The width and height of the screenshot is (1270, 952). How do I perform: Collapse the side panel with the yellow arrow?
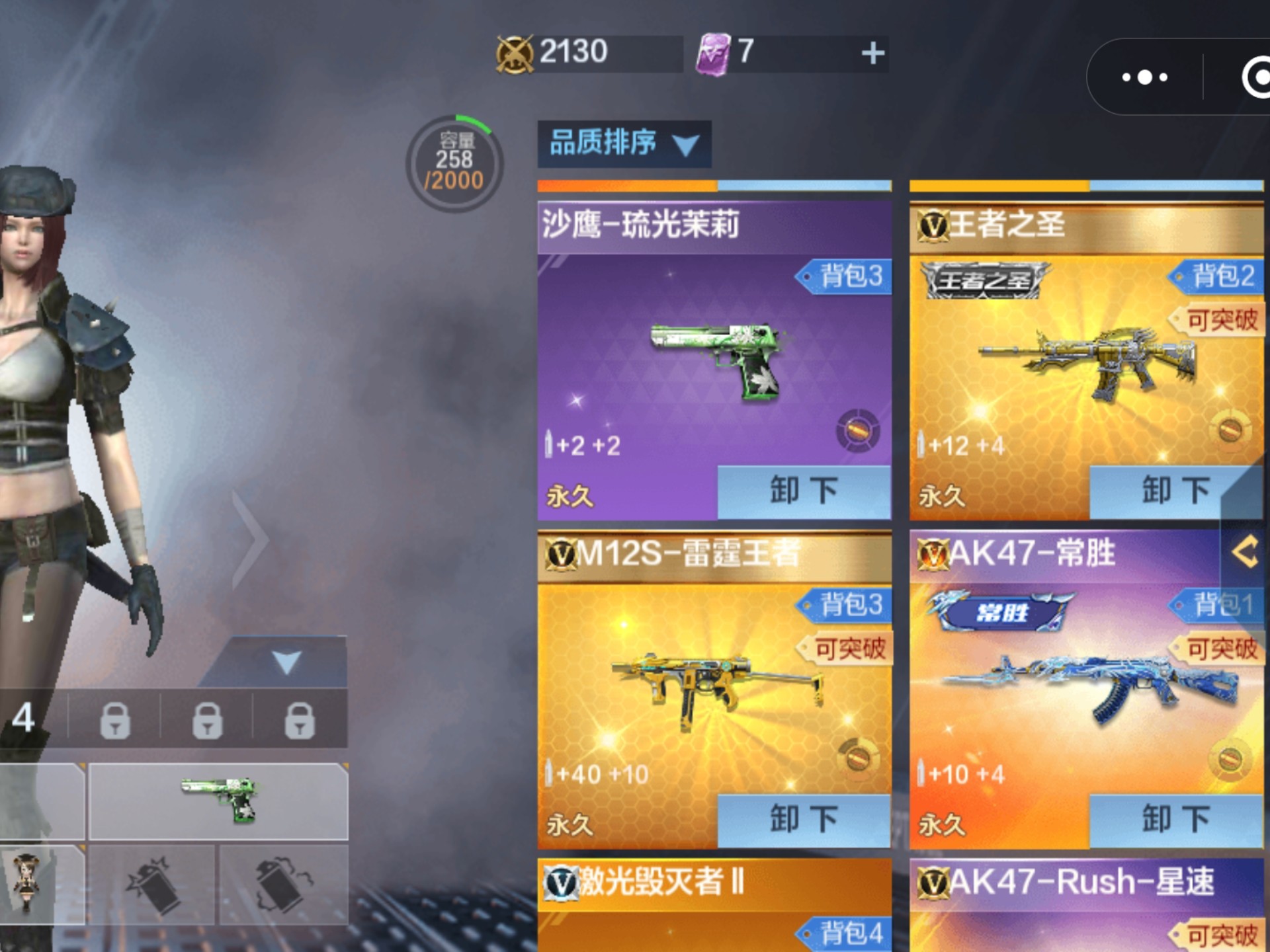click(x=1245, y=552)
